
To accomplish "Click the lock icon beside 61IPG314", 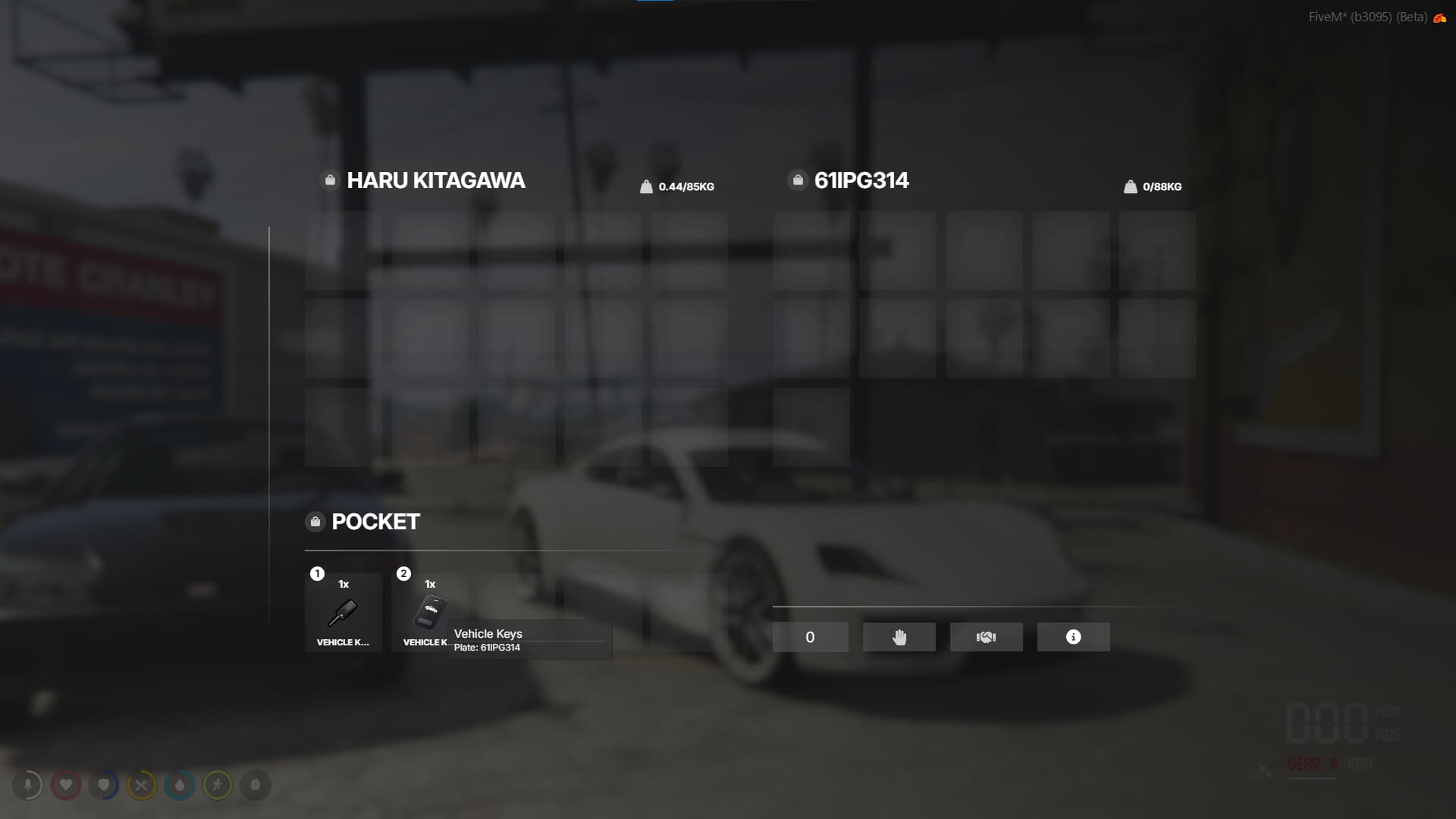I will (797, 180).
